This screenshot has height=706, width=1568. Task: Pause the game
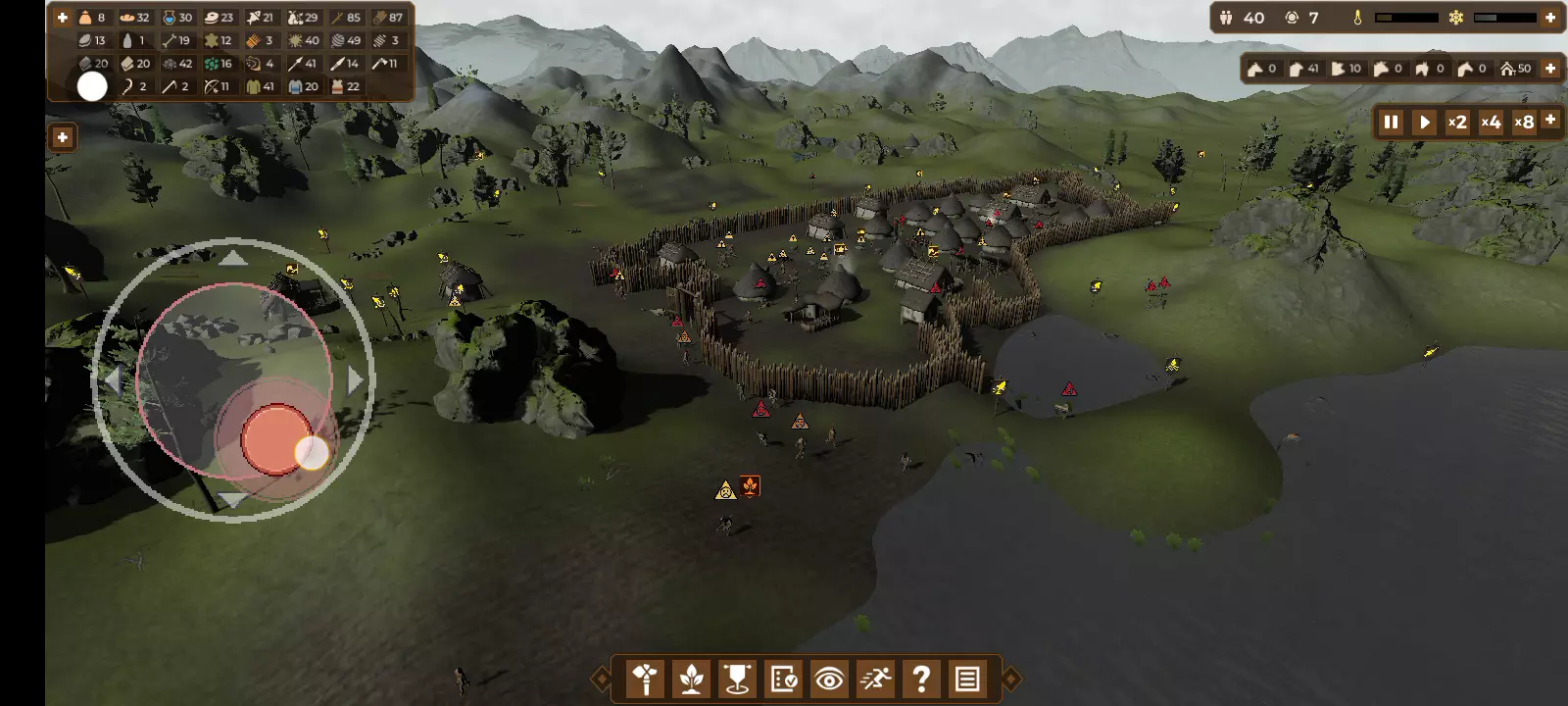(x=1391, y=123)
